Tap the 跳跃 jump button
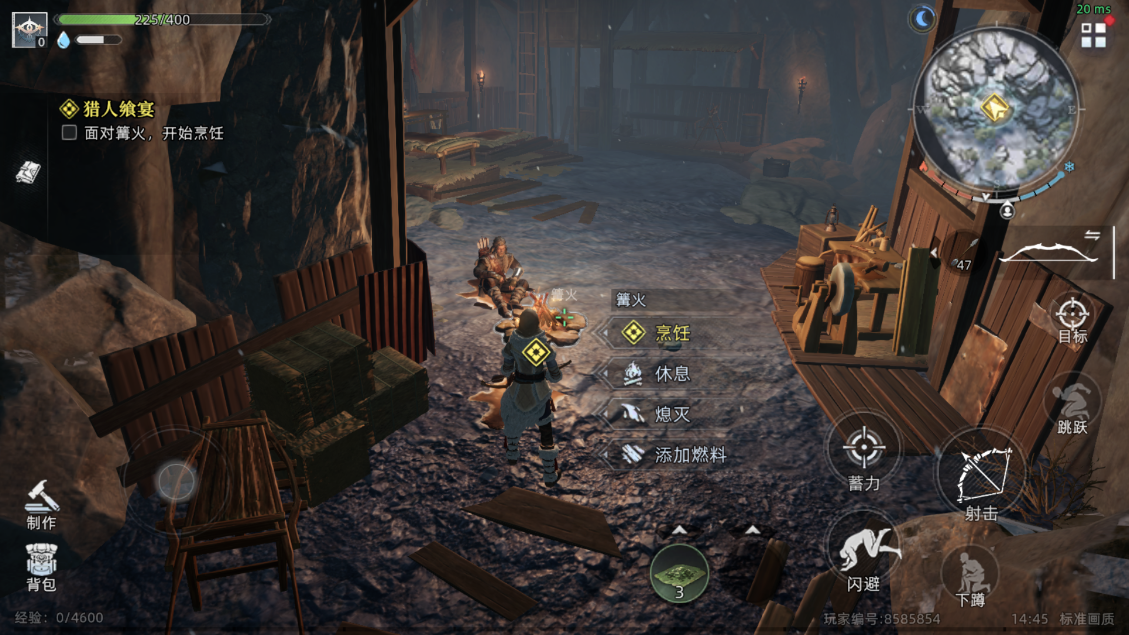The image size is (1129, 635). (x=1072, y=404)
